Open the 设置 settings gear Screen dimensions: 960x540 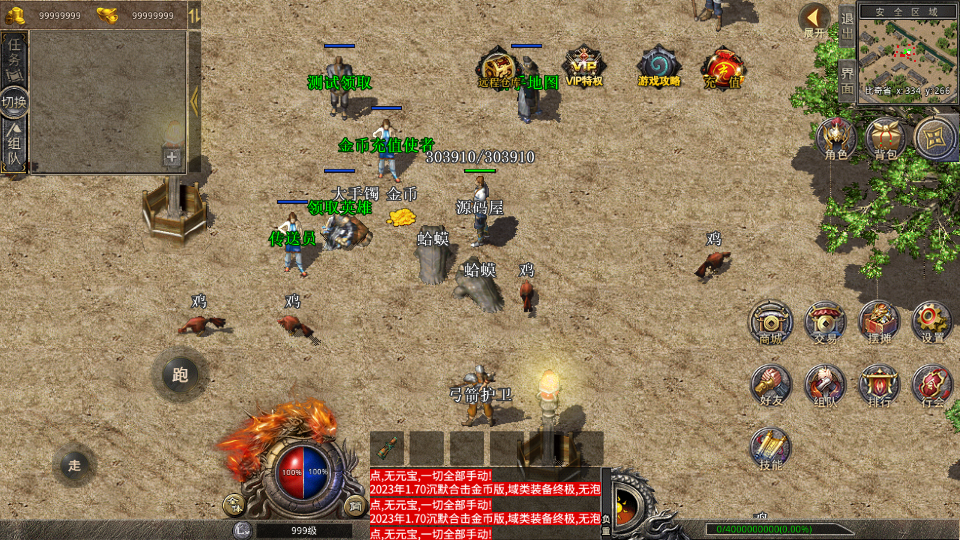coord(932,322)
